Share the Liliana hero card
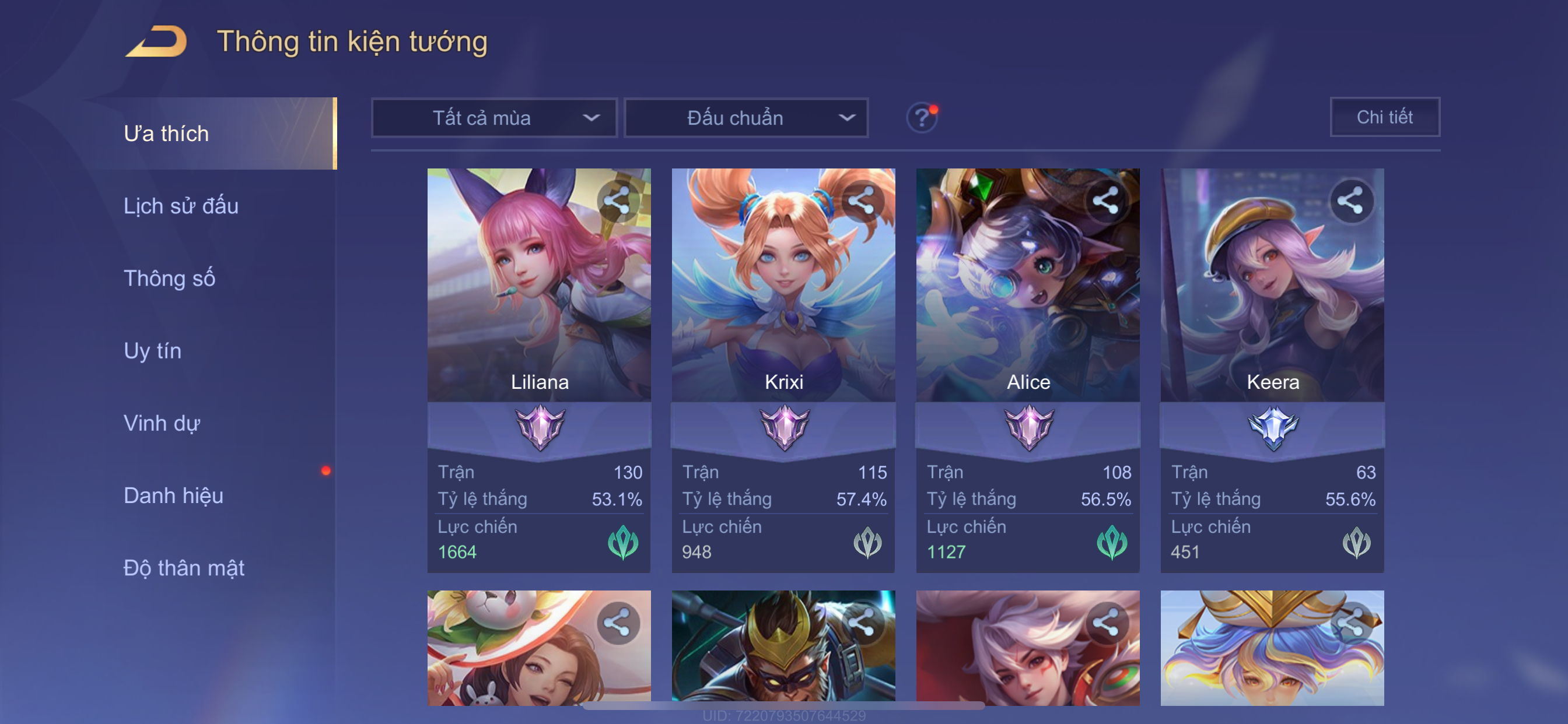This screenshot has height=724, width=1568. (x=617, y=201)
